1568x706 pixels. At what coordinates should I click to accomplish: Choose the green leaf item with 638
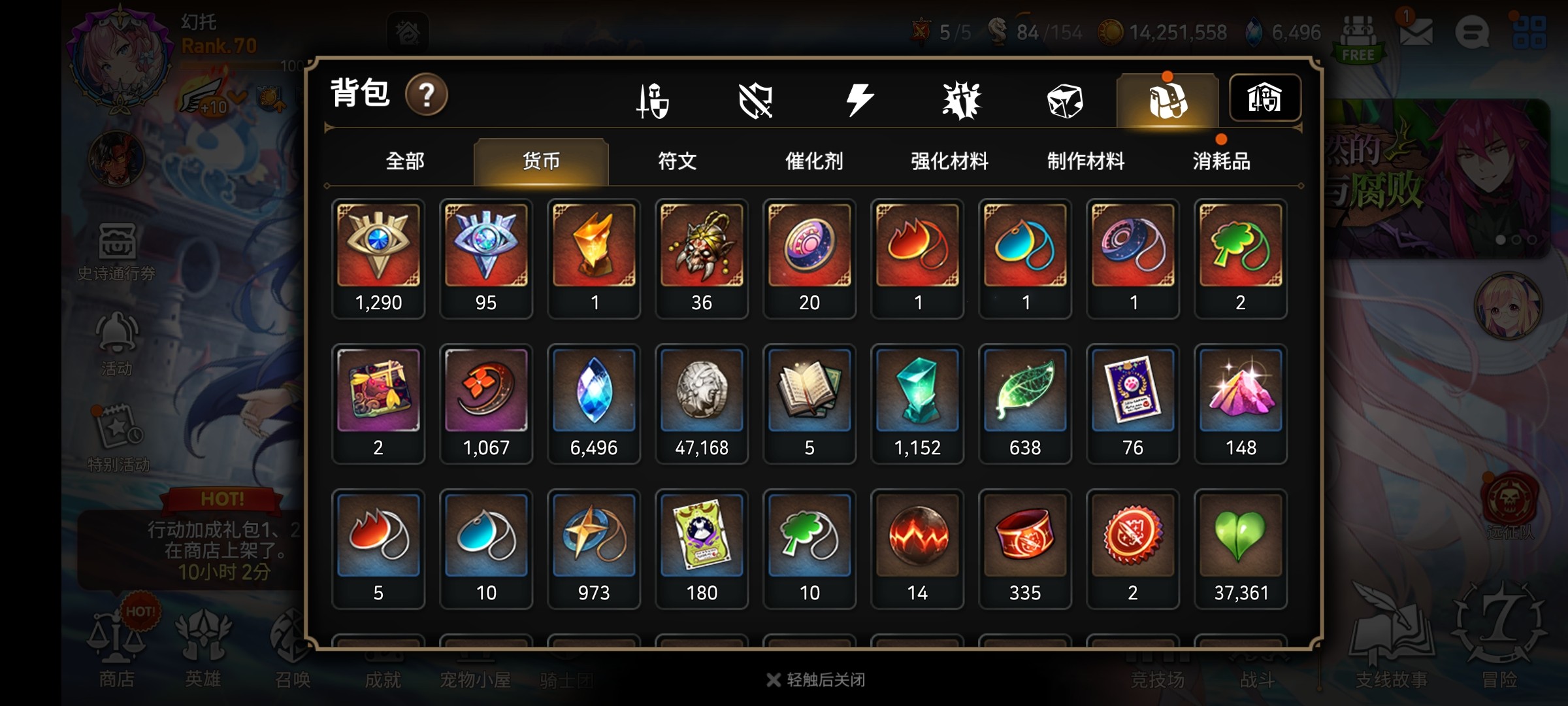1024,403
